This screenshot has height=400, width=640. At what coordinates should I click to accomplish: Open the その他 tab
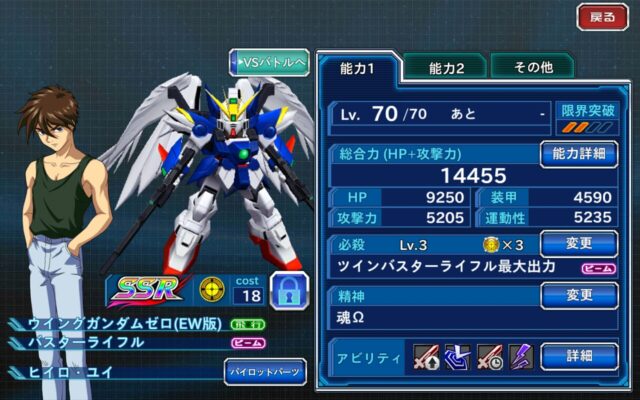[531, 68]
